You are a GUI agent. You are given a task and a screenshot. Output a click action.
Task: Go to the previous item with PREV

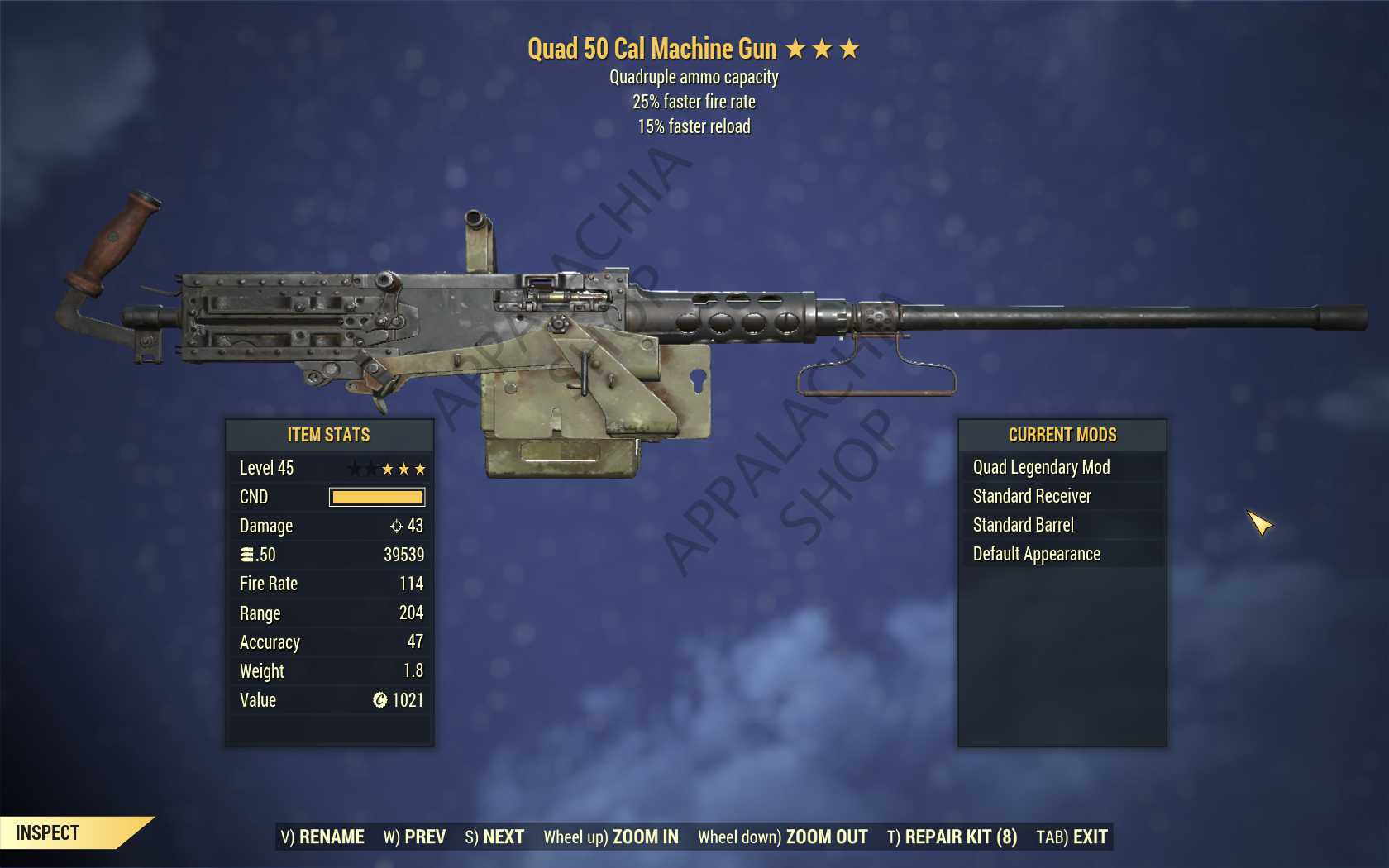coord(414,837)
